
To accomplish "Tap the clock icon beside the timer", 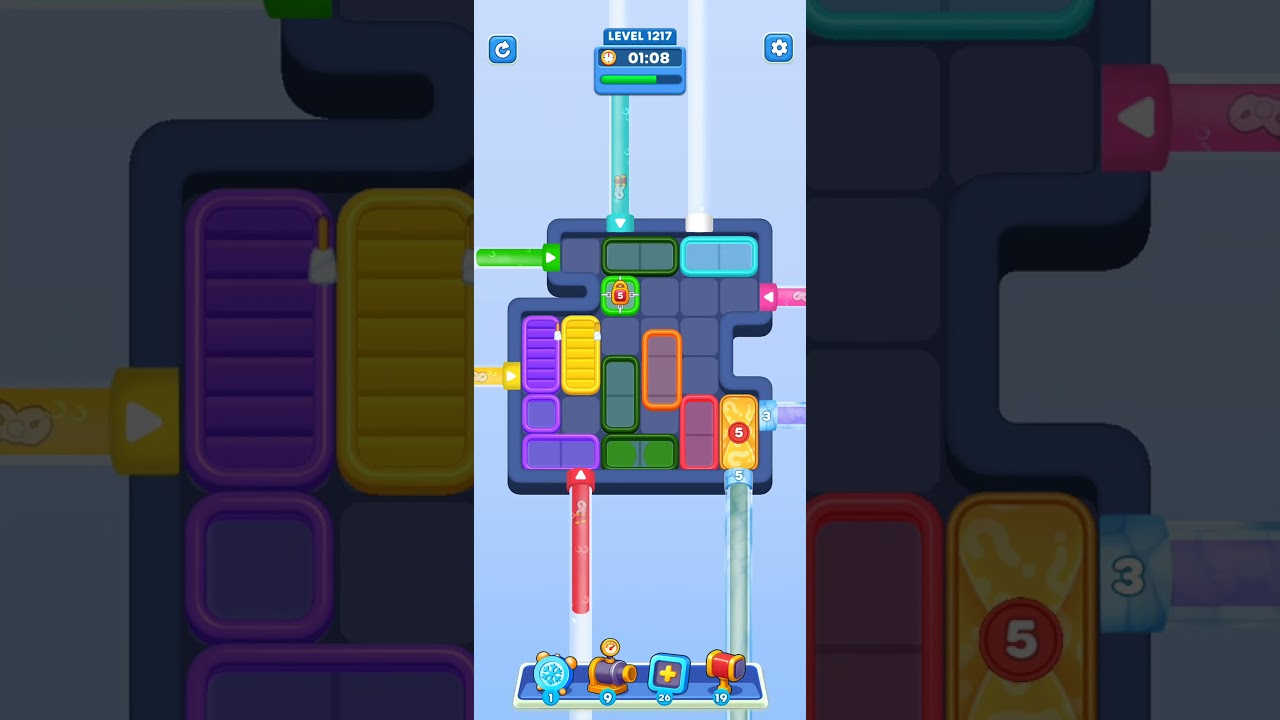I will [x=610, y=58].
